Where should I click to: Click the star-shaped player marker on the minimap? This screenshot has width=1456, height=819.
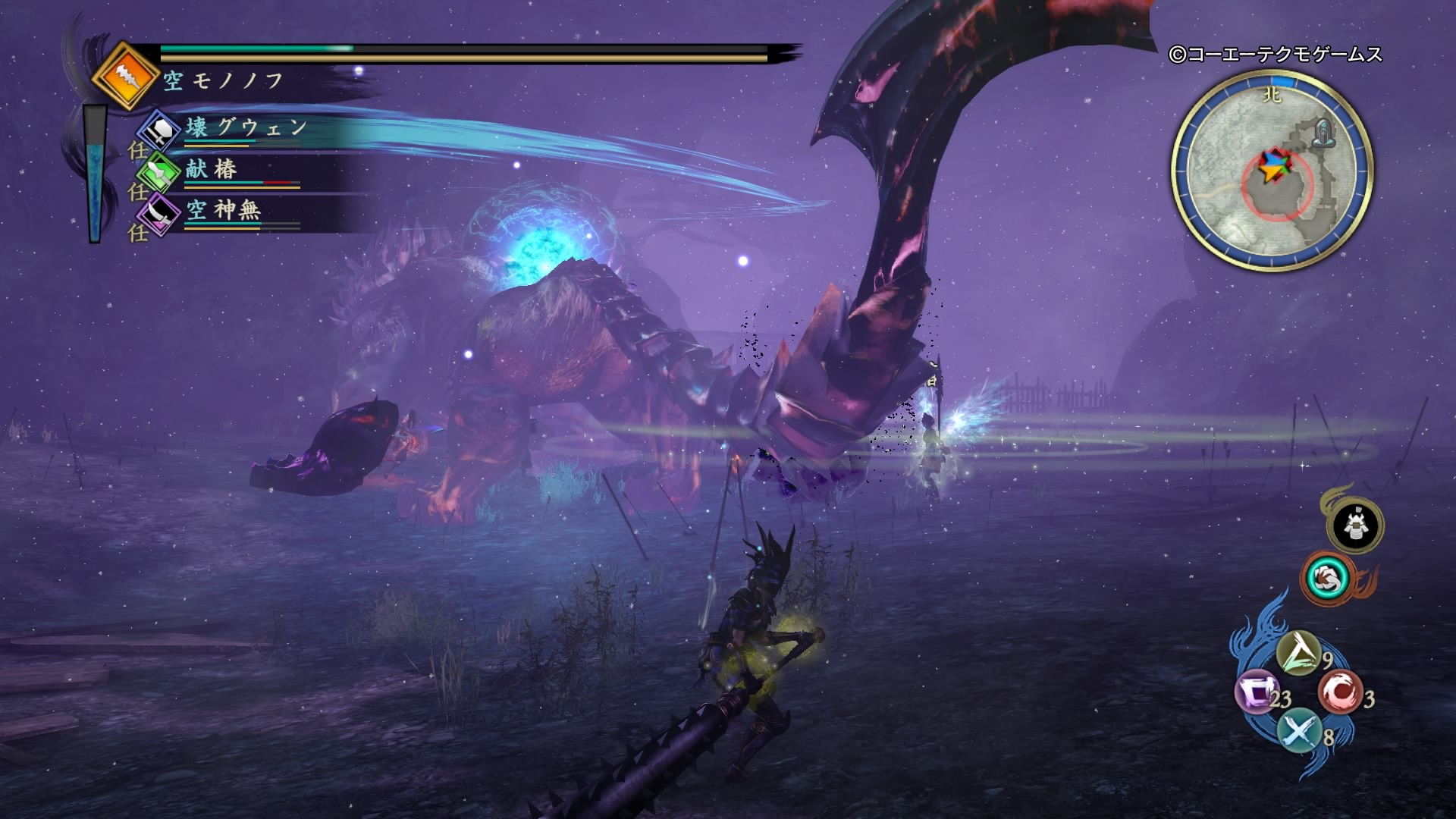[1270, 166]
